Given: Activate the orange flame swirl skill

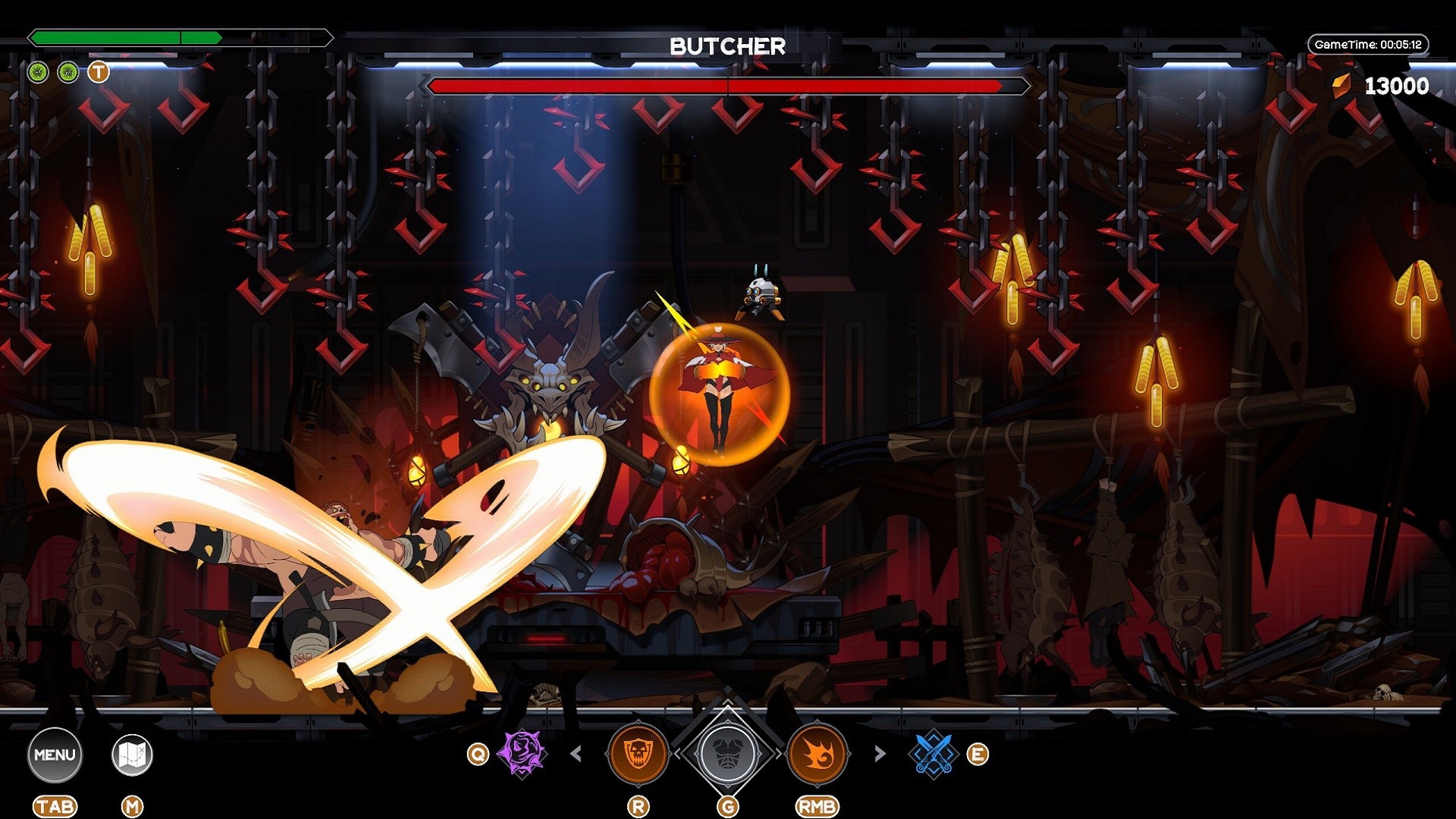Looking at the screenshot, I should [x=817, y=754].
